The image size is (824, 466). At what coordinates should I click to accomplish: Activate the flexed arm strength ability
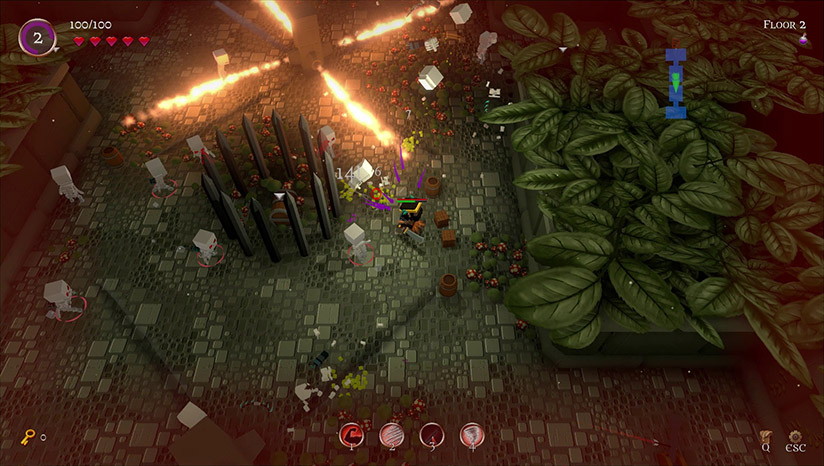[352, 434]
